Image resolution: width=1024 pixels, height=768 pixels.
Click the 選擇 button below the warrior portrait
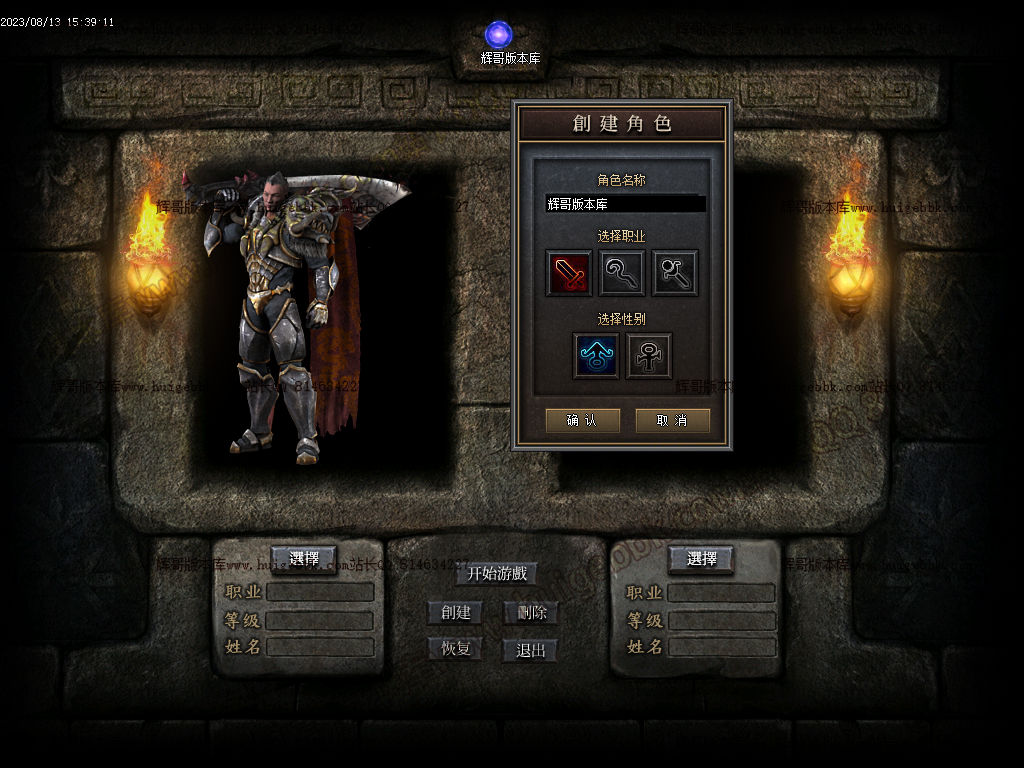coord(304,559)
